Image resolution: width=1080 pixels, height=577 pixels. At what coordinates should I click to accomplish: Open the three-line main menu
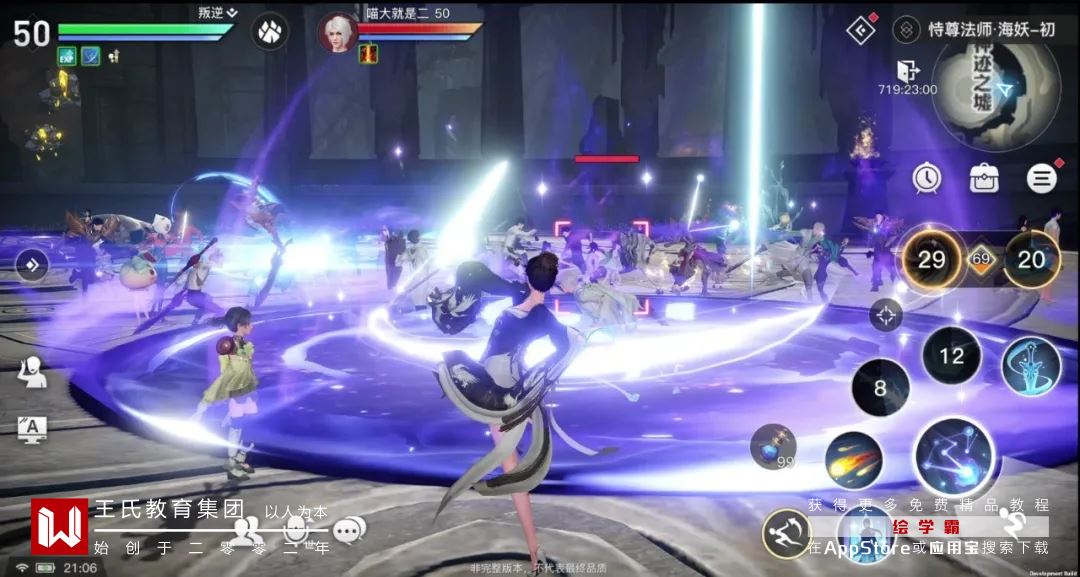1041,179
